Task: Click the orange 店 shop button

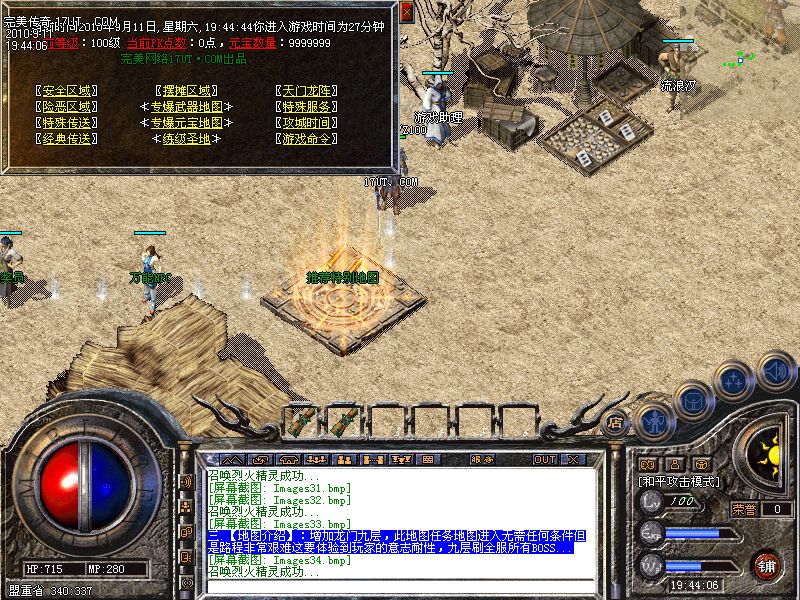Action: click(x=616, y=423)
